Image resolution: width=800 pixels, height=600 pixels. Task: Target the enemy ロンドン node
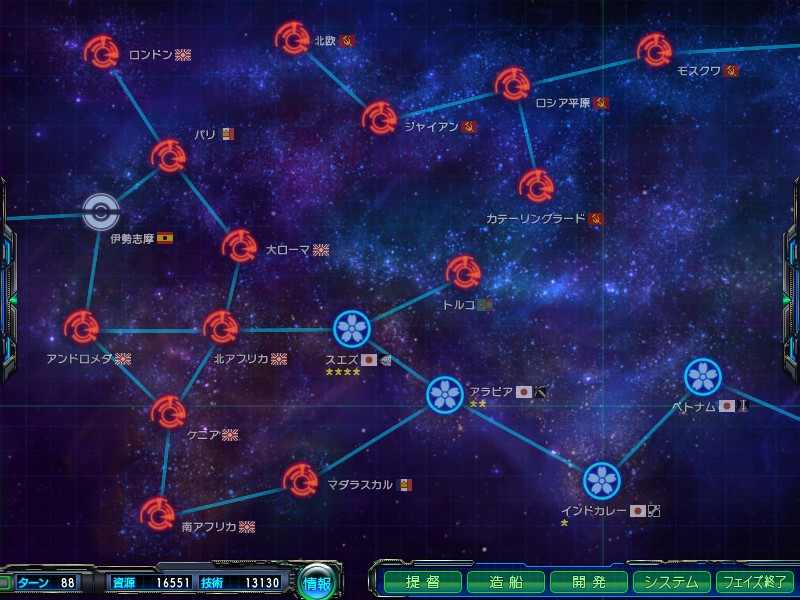tap(101, 51)
